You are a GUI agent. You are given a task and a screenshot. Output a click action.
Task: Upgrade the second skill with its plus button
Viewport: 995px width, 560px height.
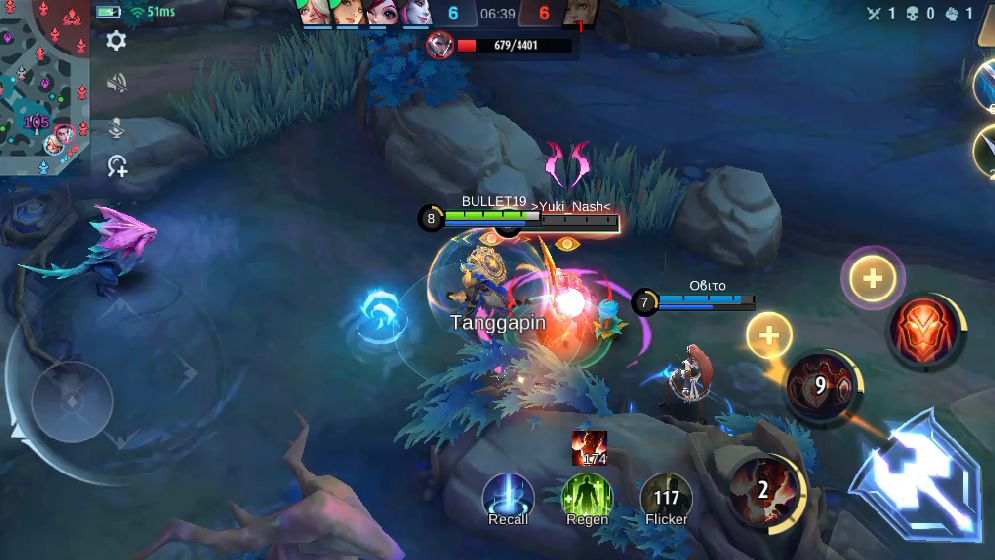769,336
